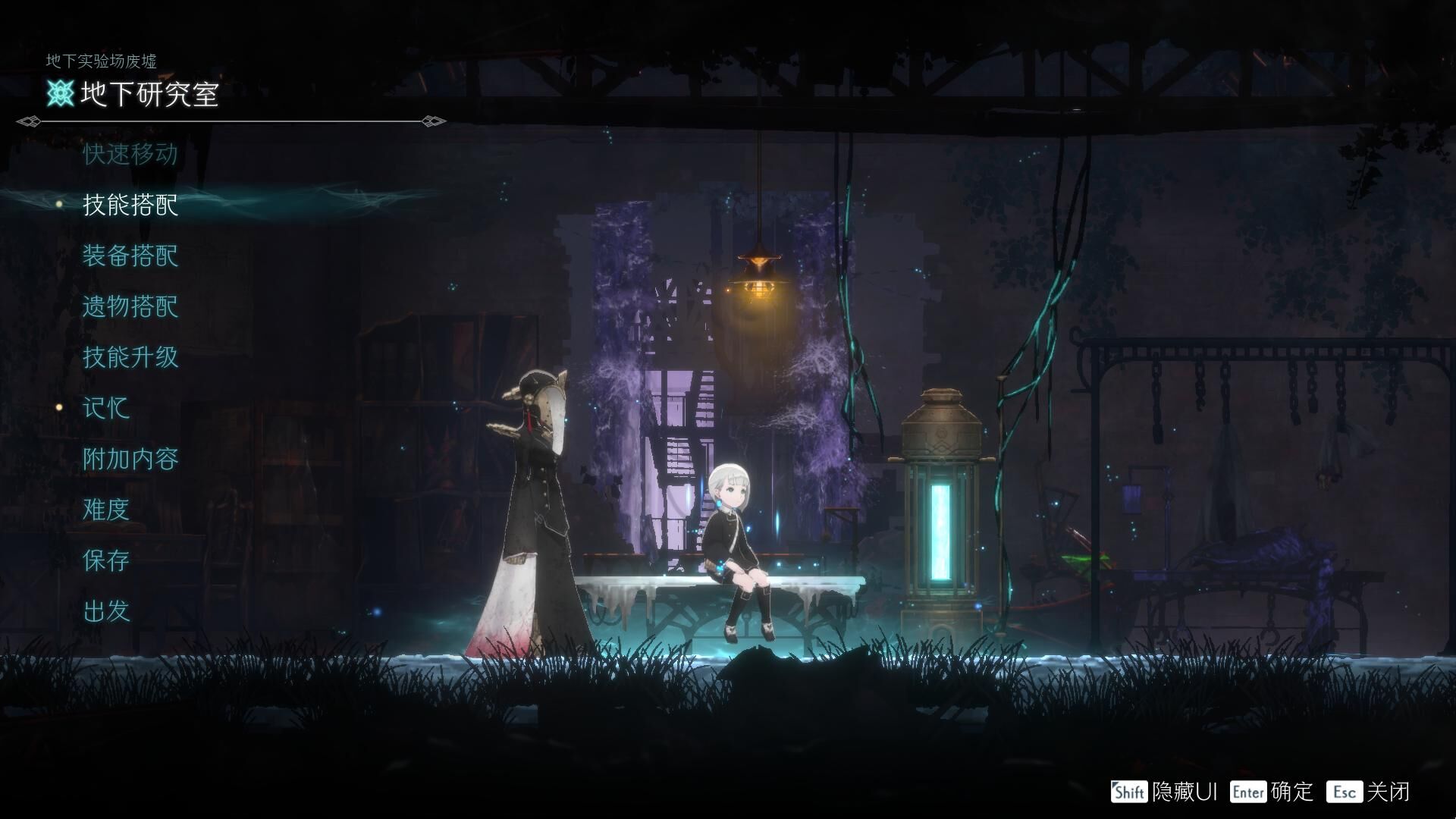This screenshot has height=819, width=1456.
Task: Open the 装备搭配 equipment menu
Action: pos(130,256)
